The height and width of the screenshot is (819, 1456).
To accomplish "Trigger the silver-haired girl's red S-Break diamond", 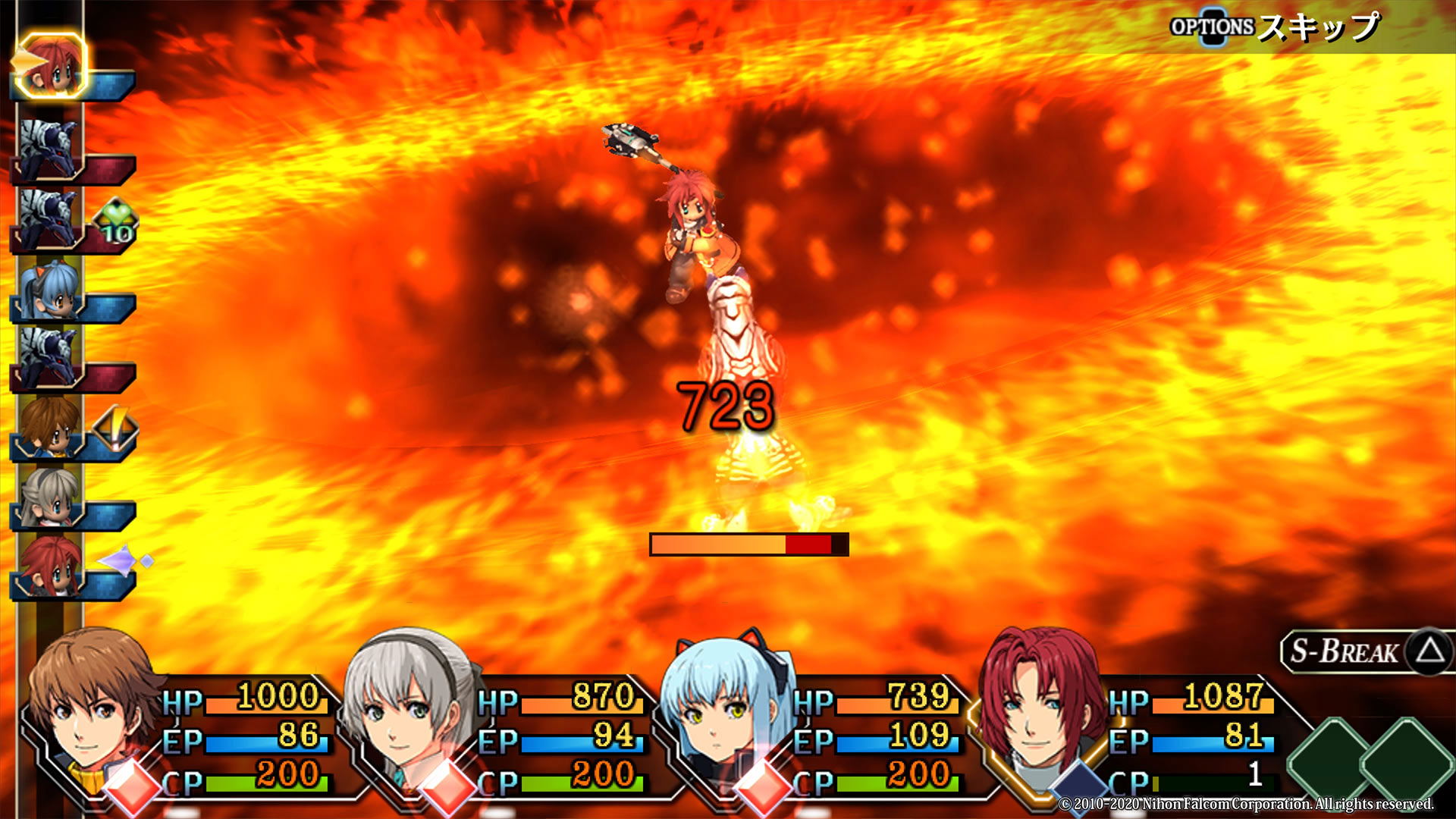I will 447,787.
